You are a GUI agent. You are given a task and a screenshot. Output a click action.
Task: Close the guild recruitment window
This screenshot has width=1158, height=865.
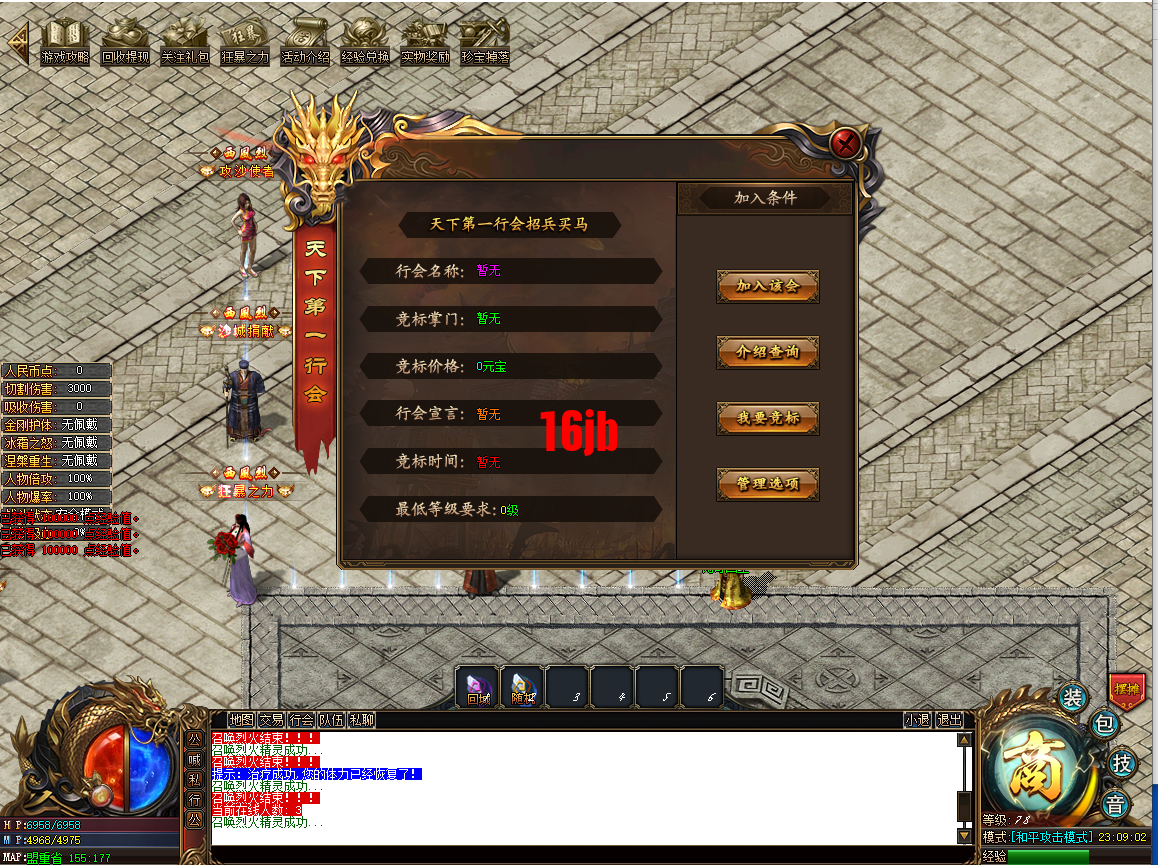847,144
